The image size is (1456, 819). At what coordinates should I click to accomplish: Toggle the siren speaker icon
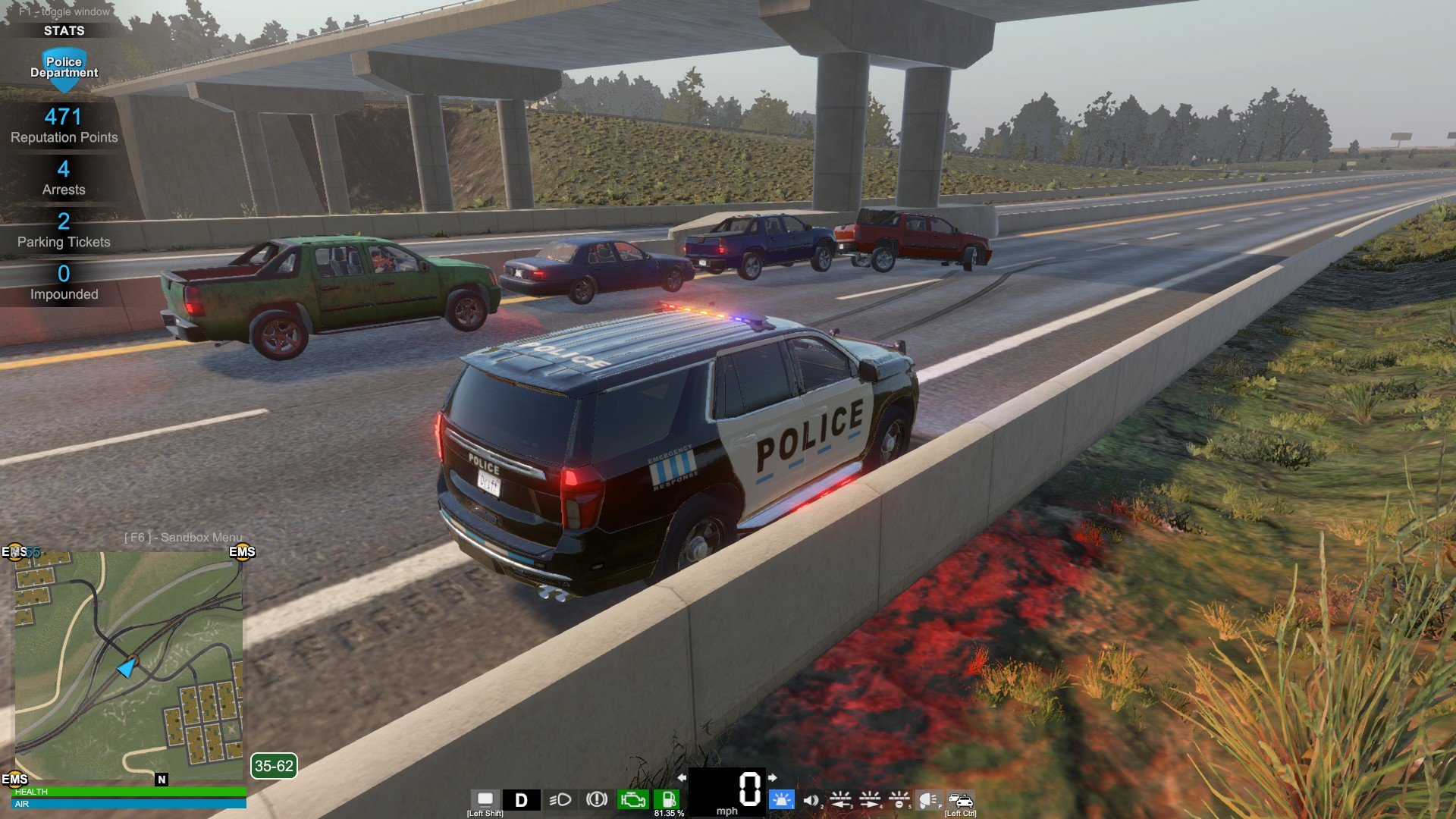pos(811,800)
